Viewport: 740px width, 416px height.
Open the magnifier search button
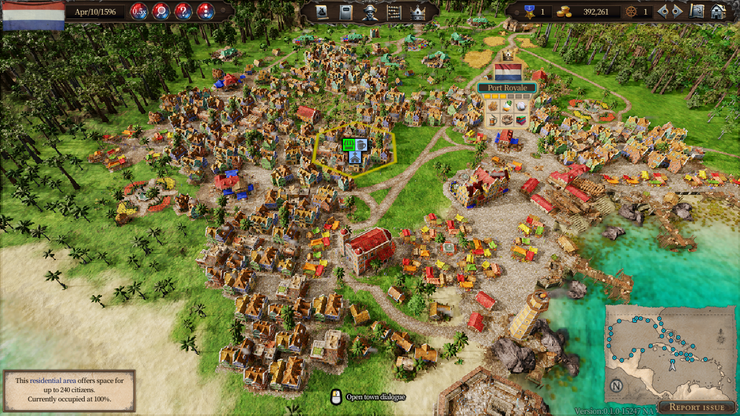pyautogui.click(x=160, y=11)
